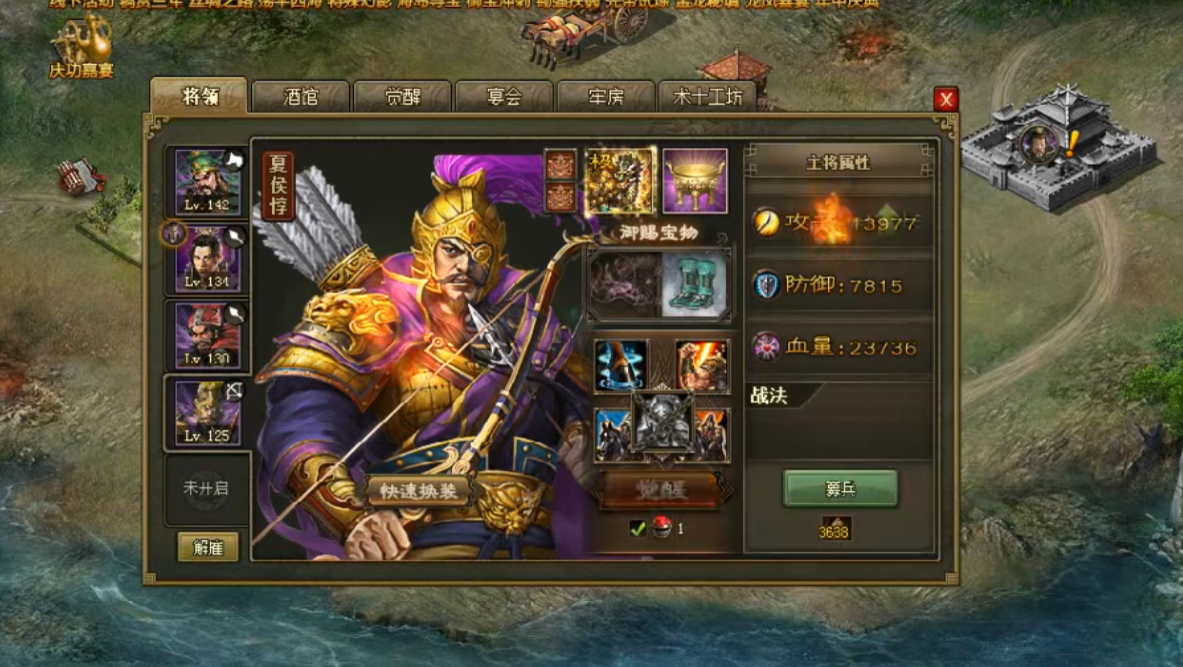Viewport: 1183px width, 667px height.
Task: Click the 募兵 recruit troops button
Action: click(x=840, y=489)
